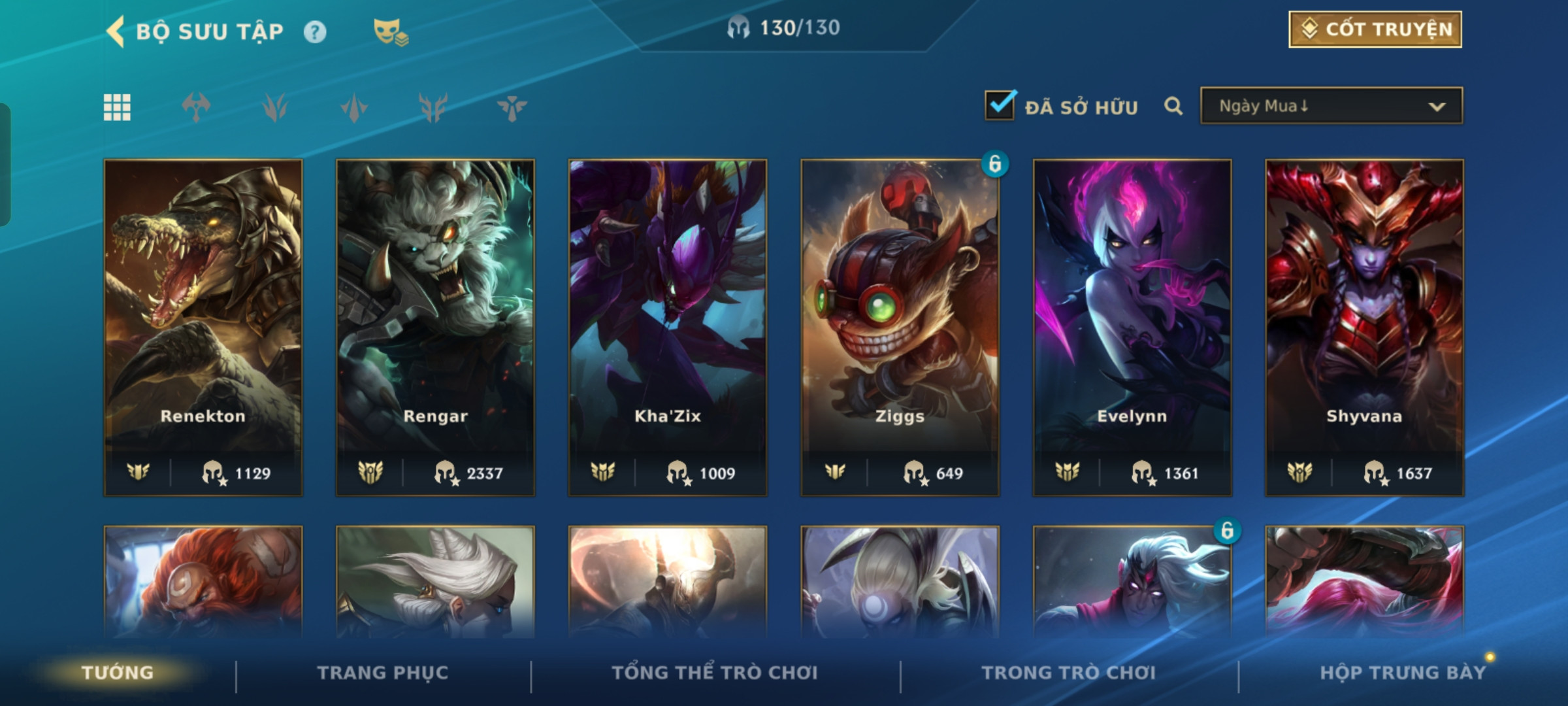Screen dimensions: 1568x706
Task: Open the Cốt Truyện button
Action: 1375,29
